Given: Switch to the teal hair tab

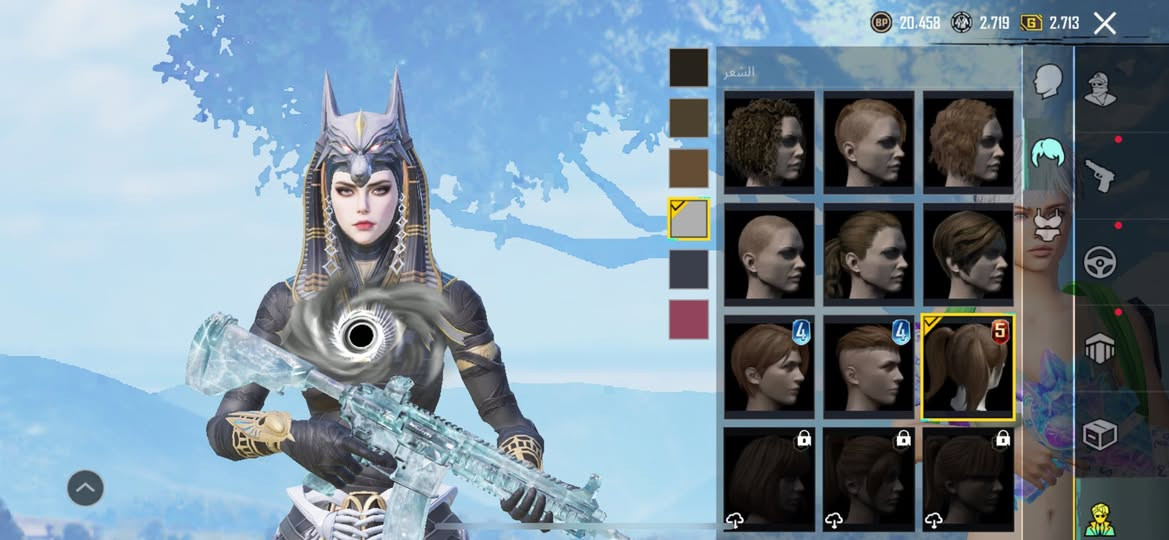Looking at the screenshot, I should 1047,154.
